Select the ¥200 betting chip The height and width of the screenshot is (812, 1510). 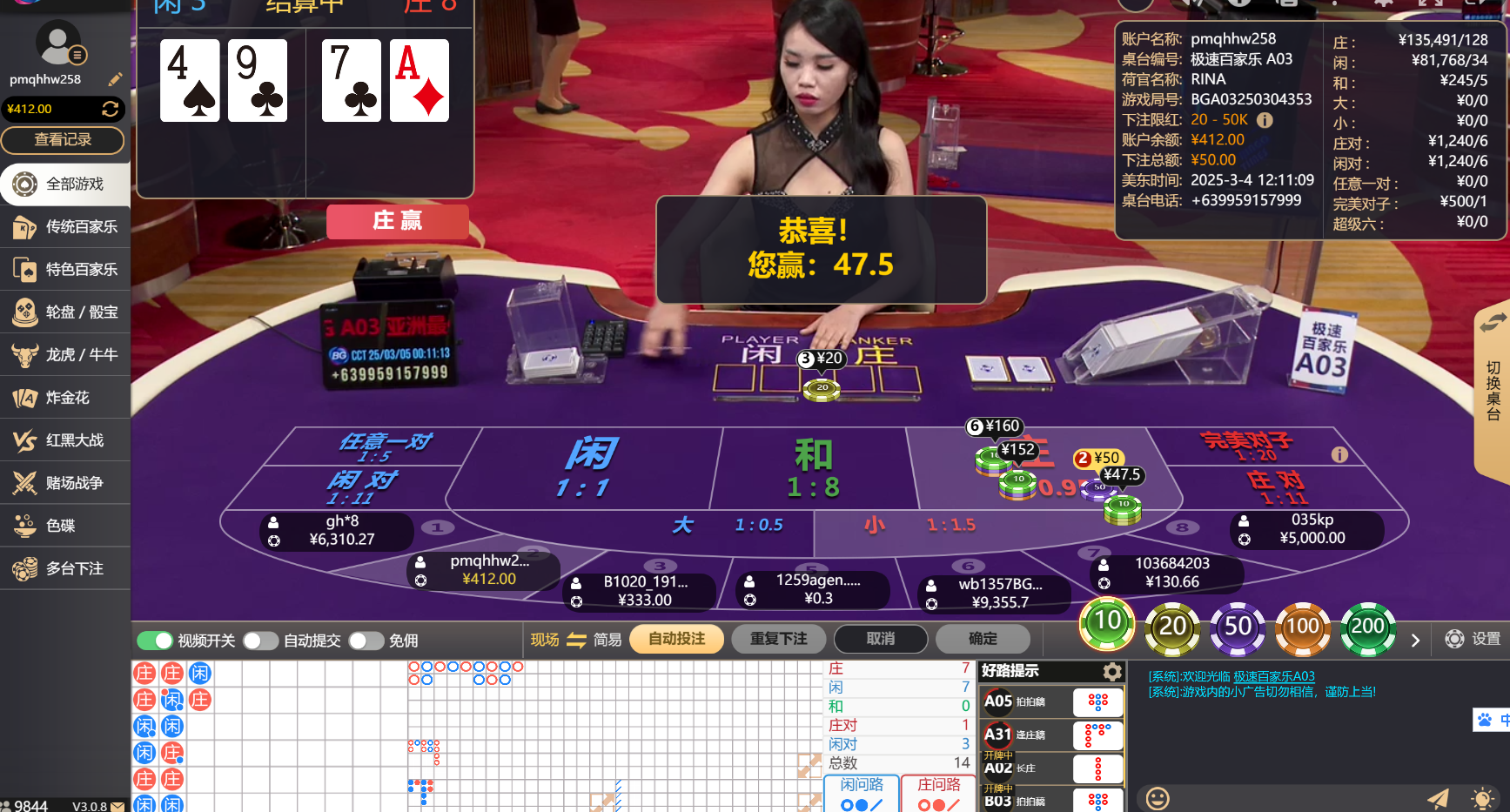[1367, 626]
